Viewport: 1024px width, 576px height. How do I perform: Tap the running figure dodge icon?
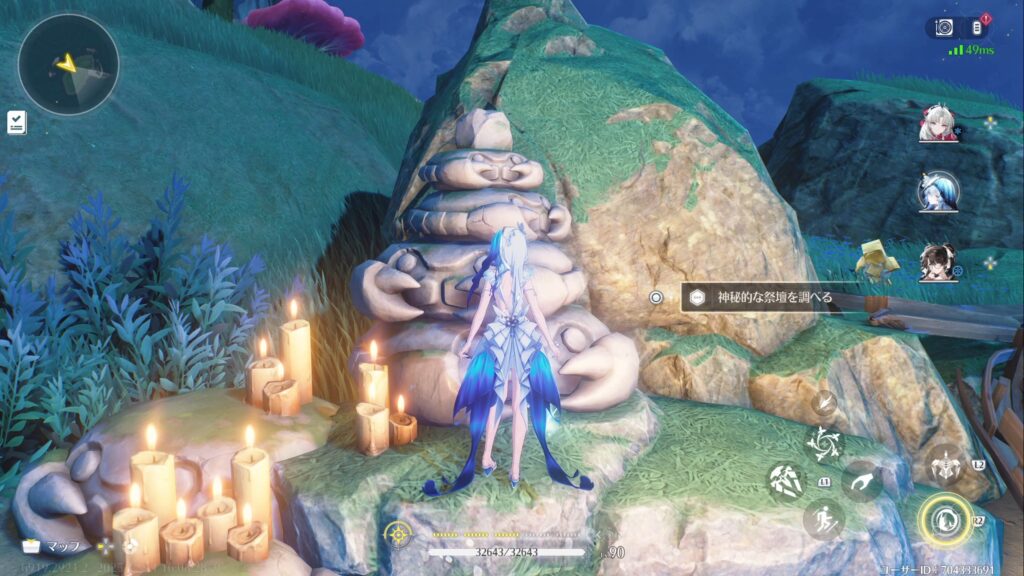click(823, 518)
